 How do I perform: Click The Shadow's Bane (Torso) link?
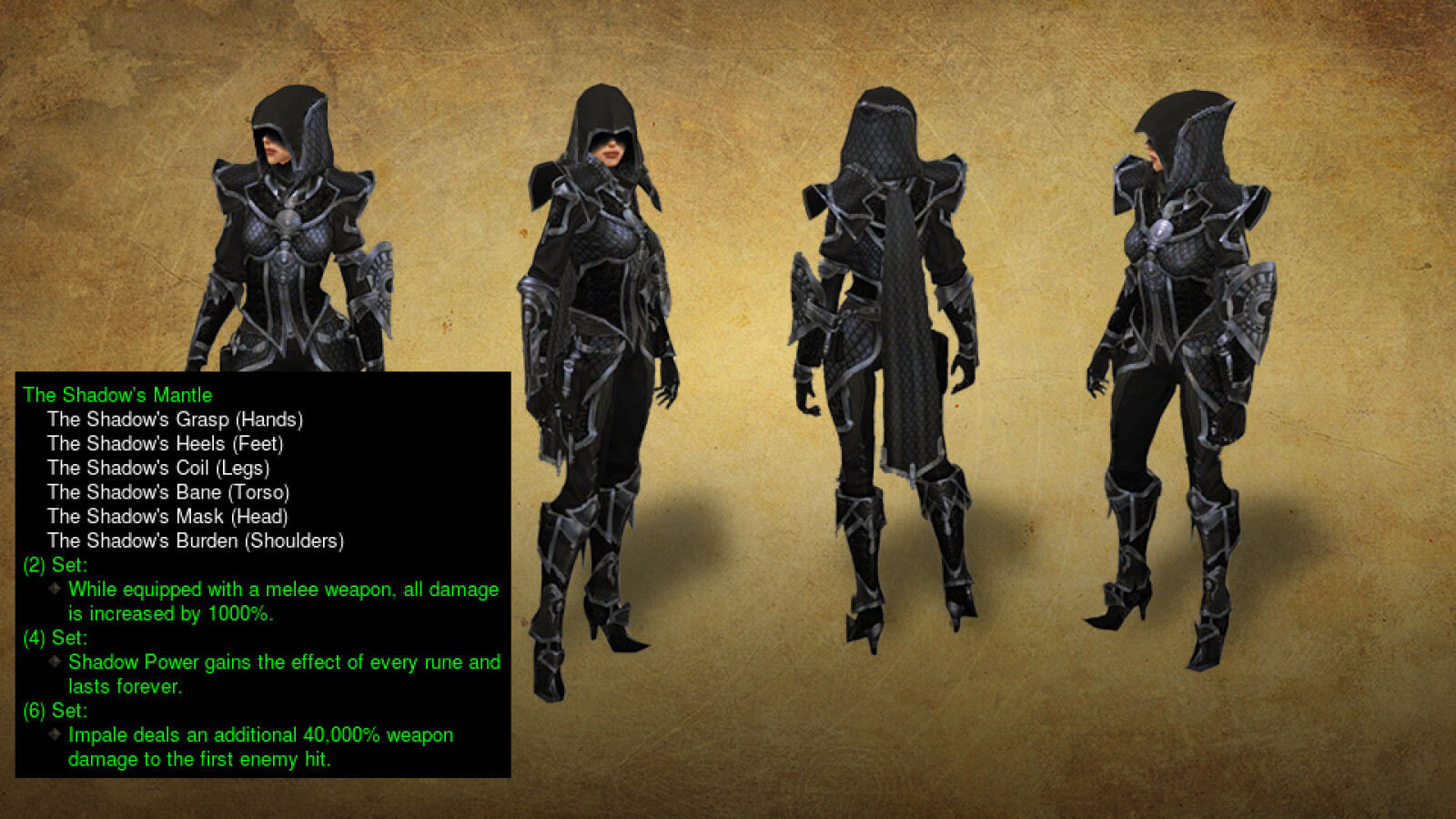[169, 492]
